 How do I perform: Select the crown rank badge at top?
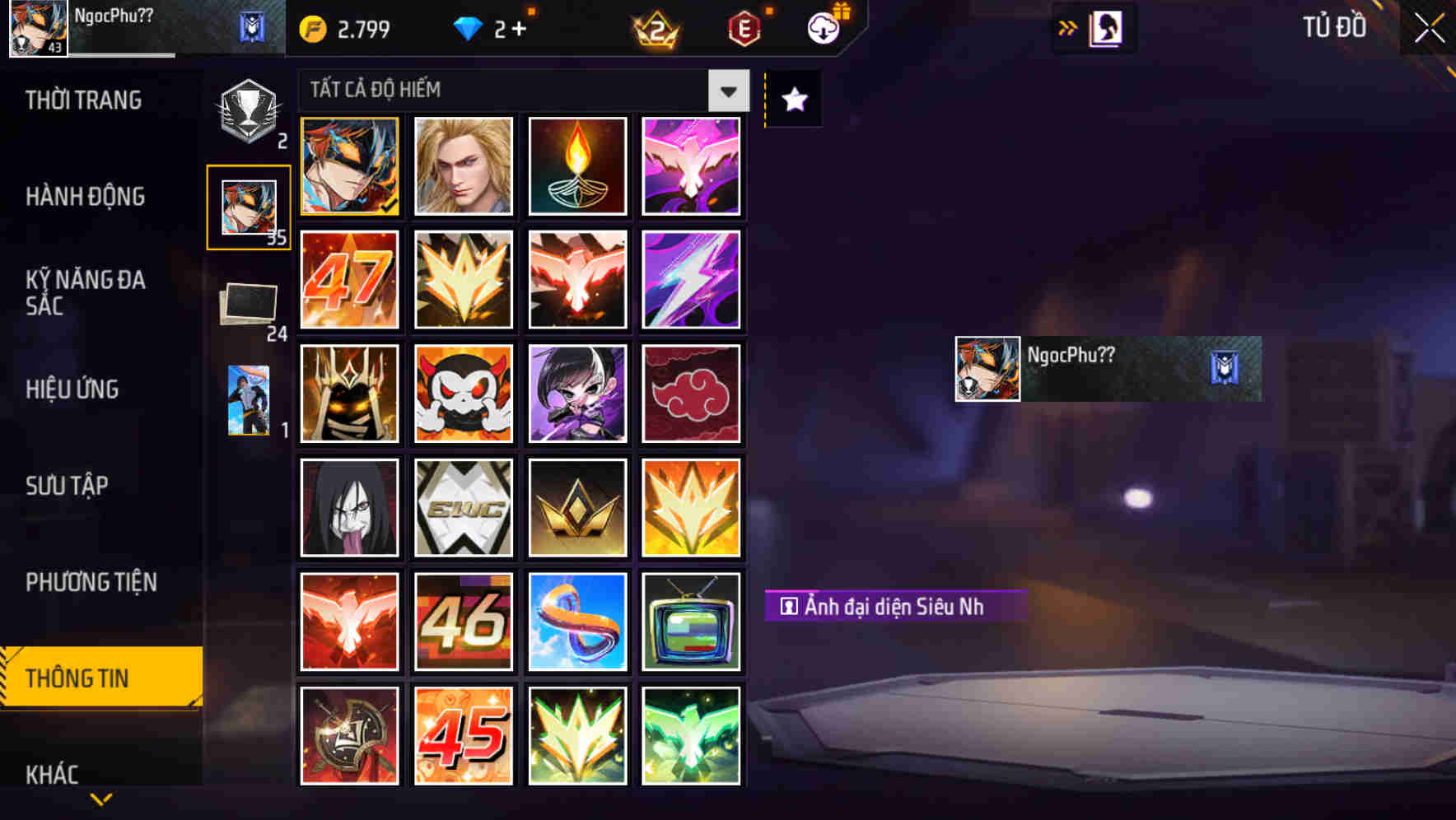point(655,27)
